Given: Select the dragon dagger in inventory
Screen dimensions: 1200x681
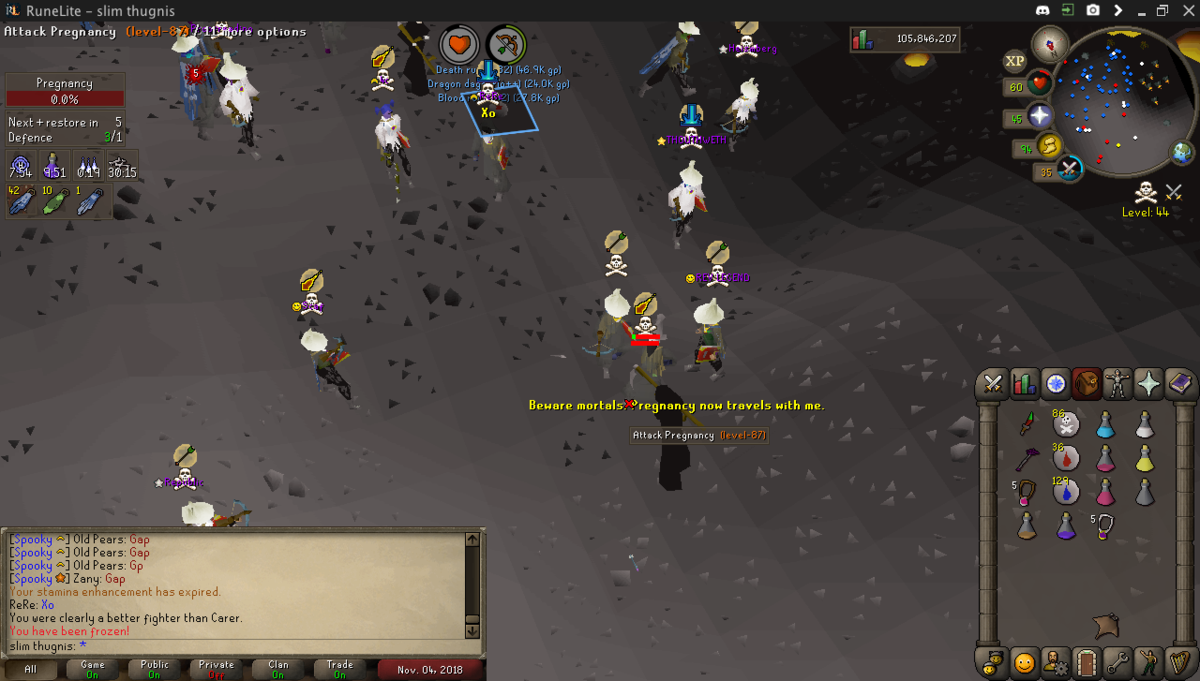Looking at the screenshot, I should tap(1027, 426).
